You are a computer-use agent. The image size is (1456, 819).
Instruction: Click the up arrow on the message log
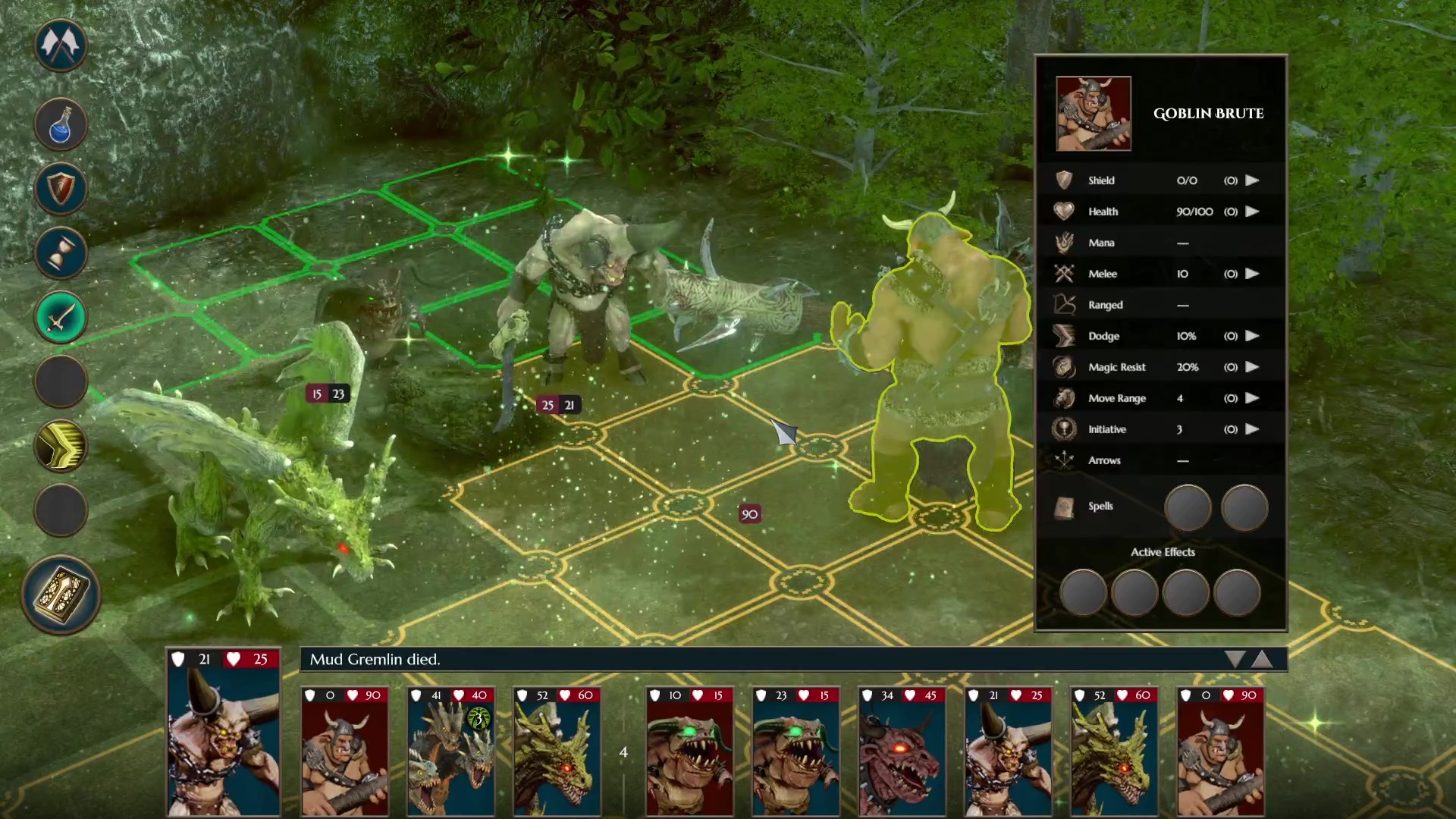tap(1263, 660)
